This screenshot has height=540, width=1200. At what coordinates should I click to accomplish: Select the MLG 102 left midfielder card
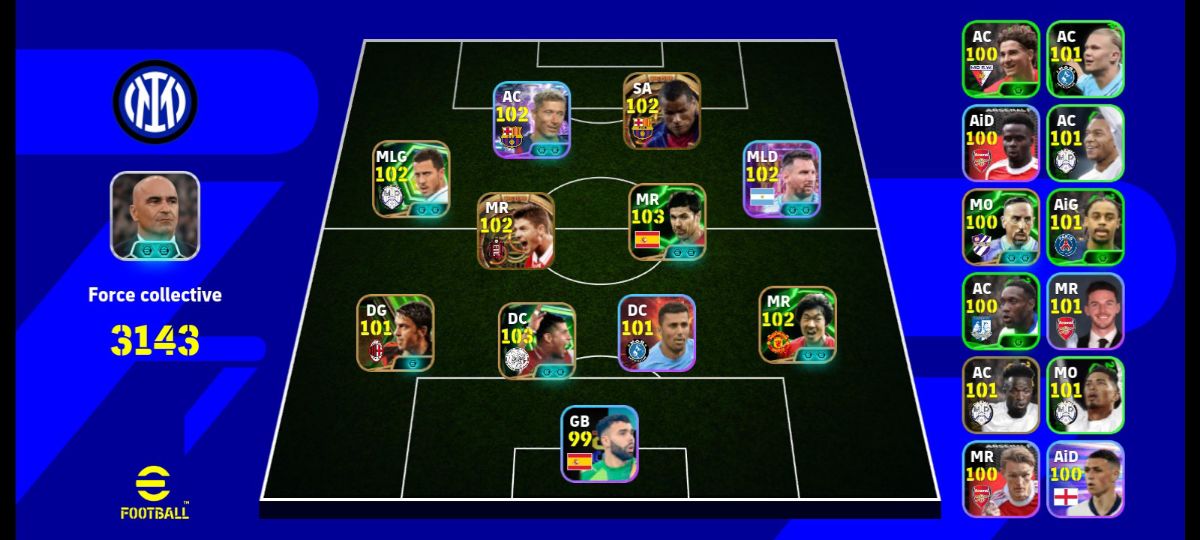pos(411,179)
